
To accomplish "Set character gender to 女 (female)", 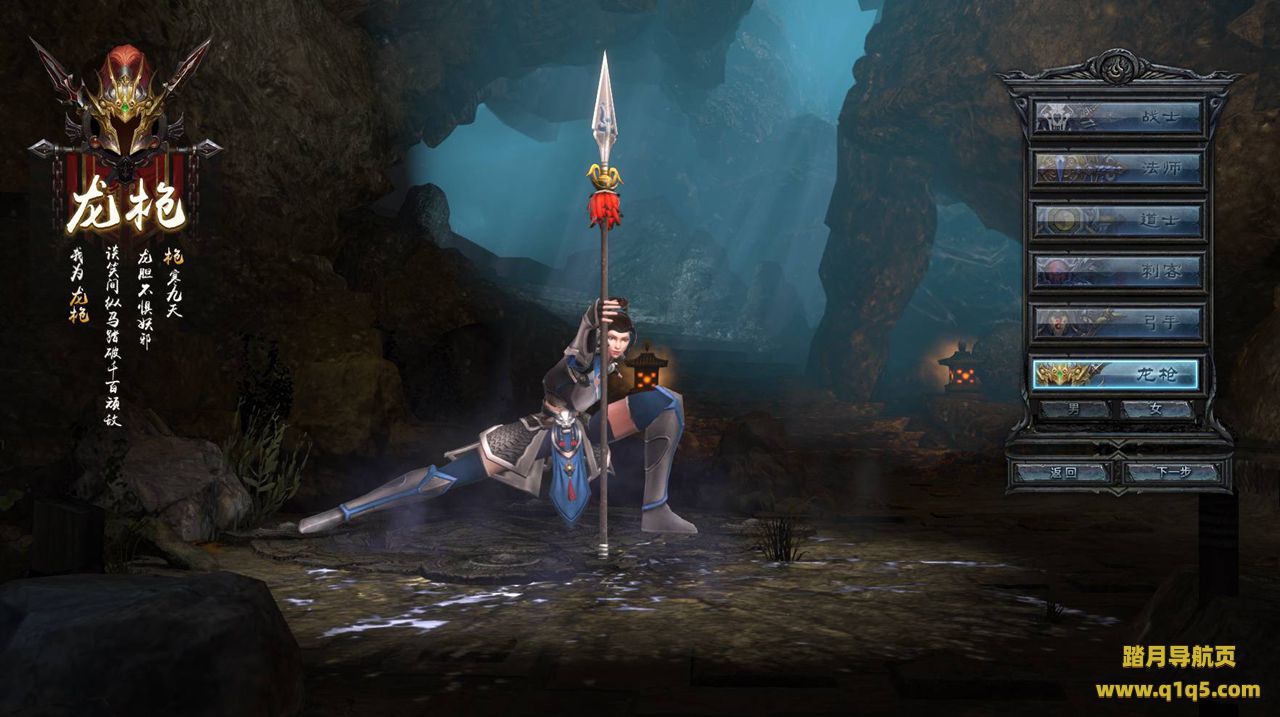I will pos(1157,409).
